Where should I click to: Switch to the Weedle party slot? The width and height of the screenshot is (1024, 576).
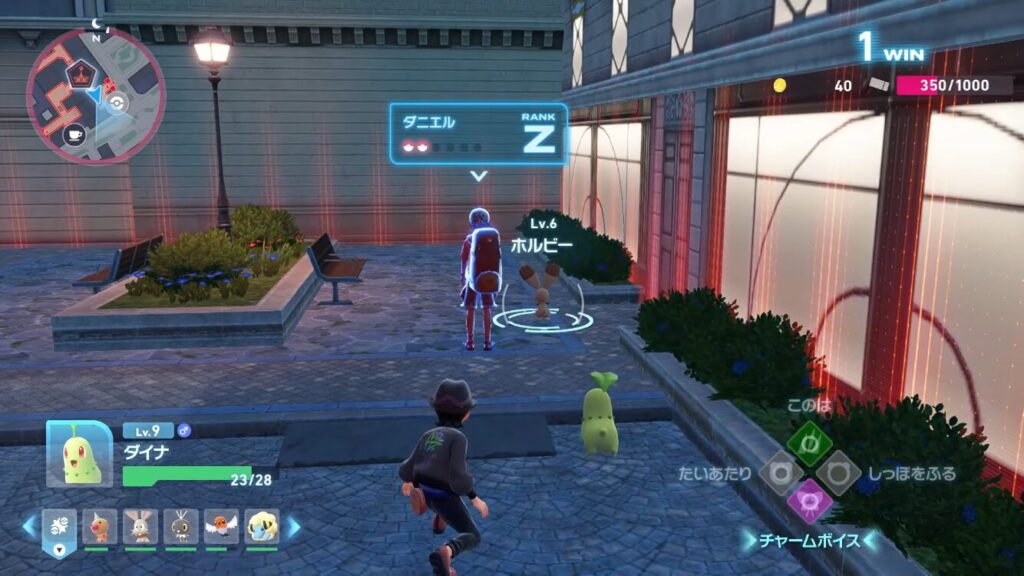coord(100,526)
